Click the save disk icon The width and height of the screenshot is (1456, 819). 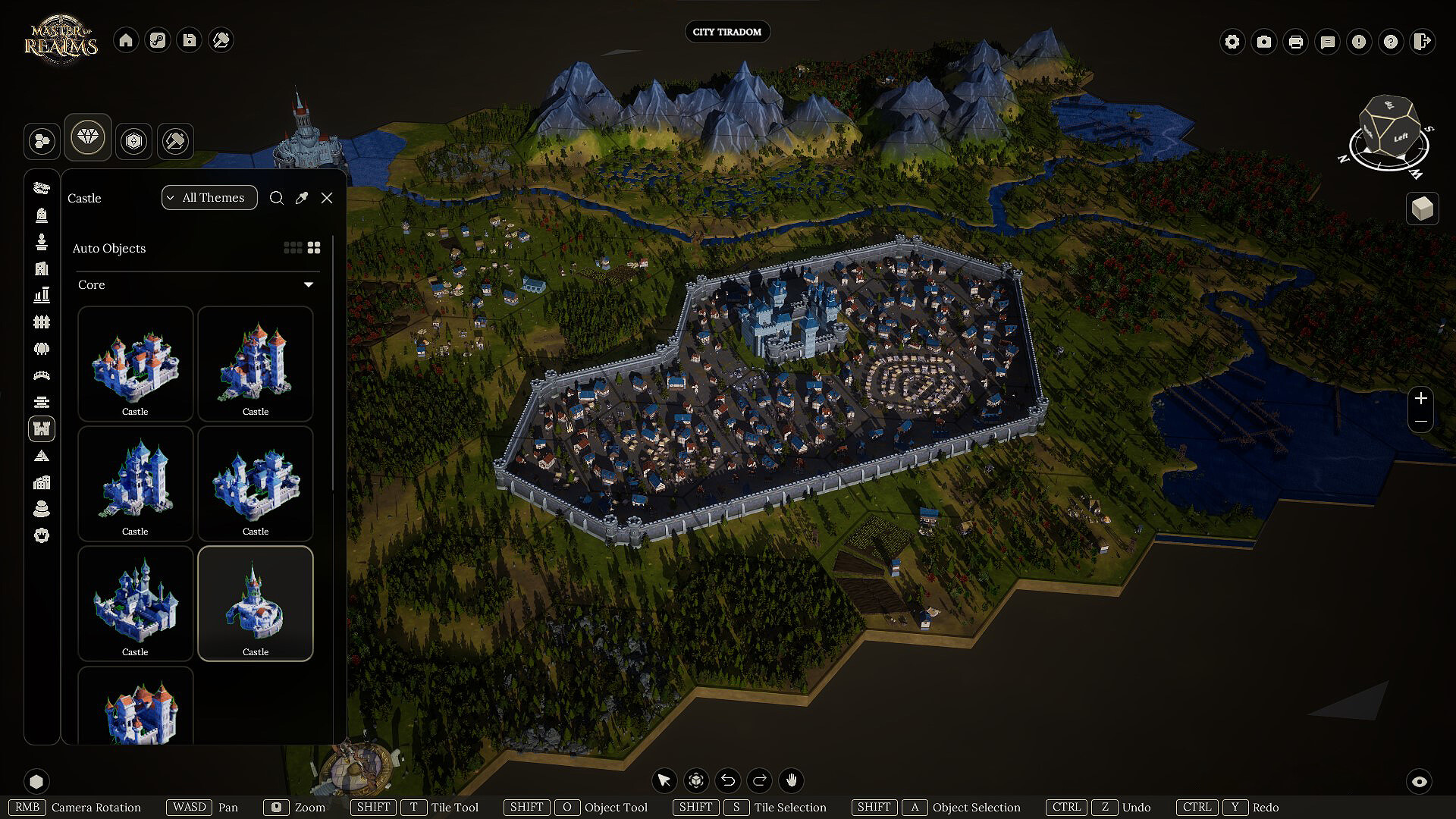pos(190,40)
